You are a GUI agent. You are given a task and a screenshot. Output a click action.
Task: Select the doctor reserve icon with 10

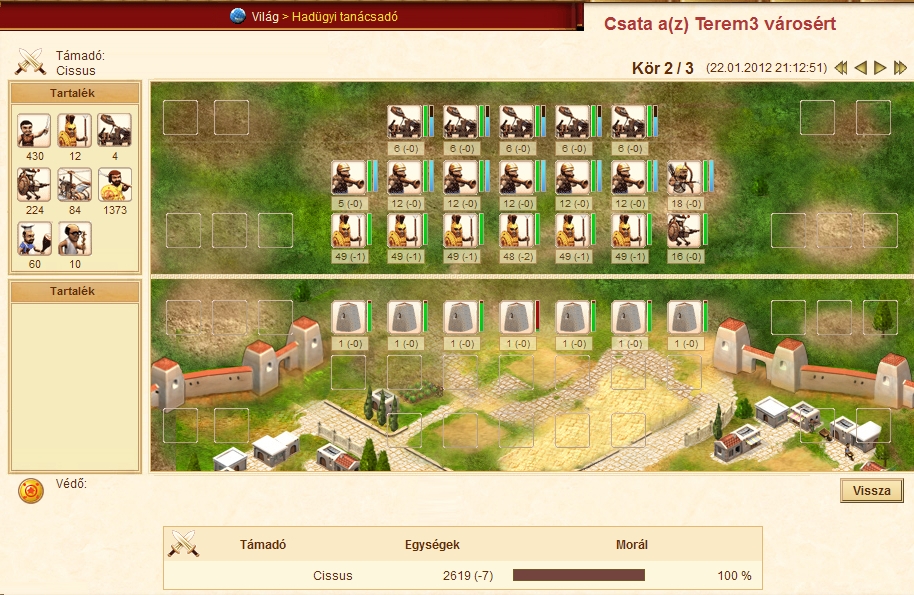click(74, 239)
